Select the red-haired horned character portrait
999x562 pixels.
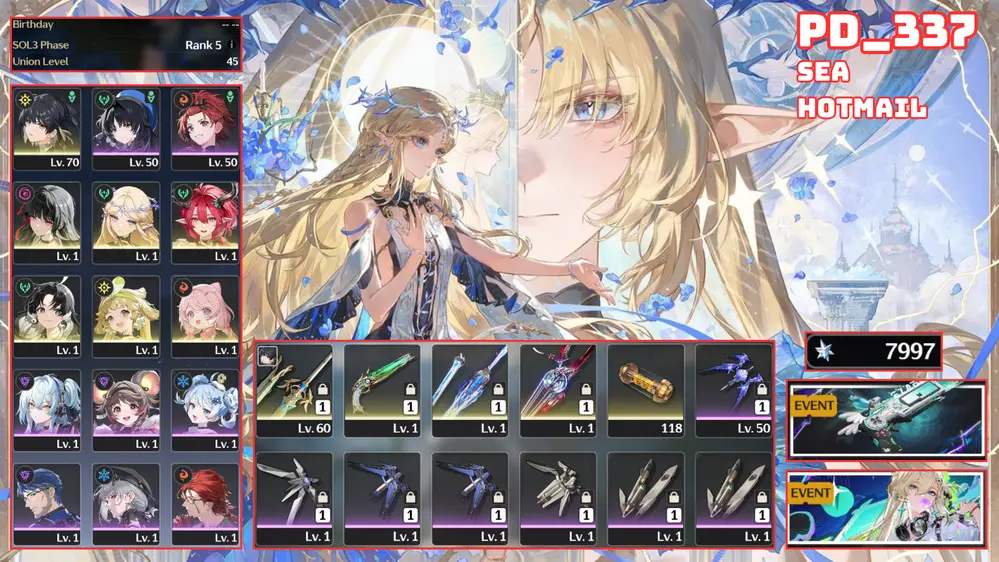[205, 222]
